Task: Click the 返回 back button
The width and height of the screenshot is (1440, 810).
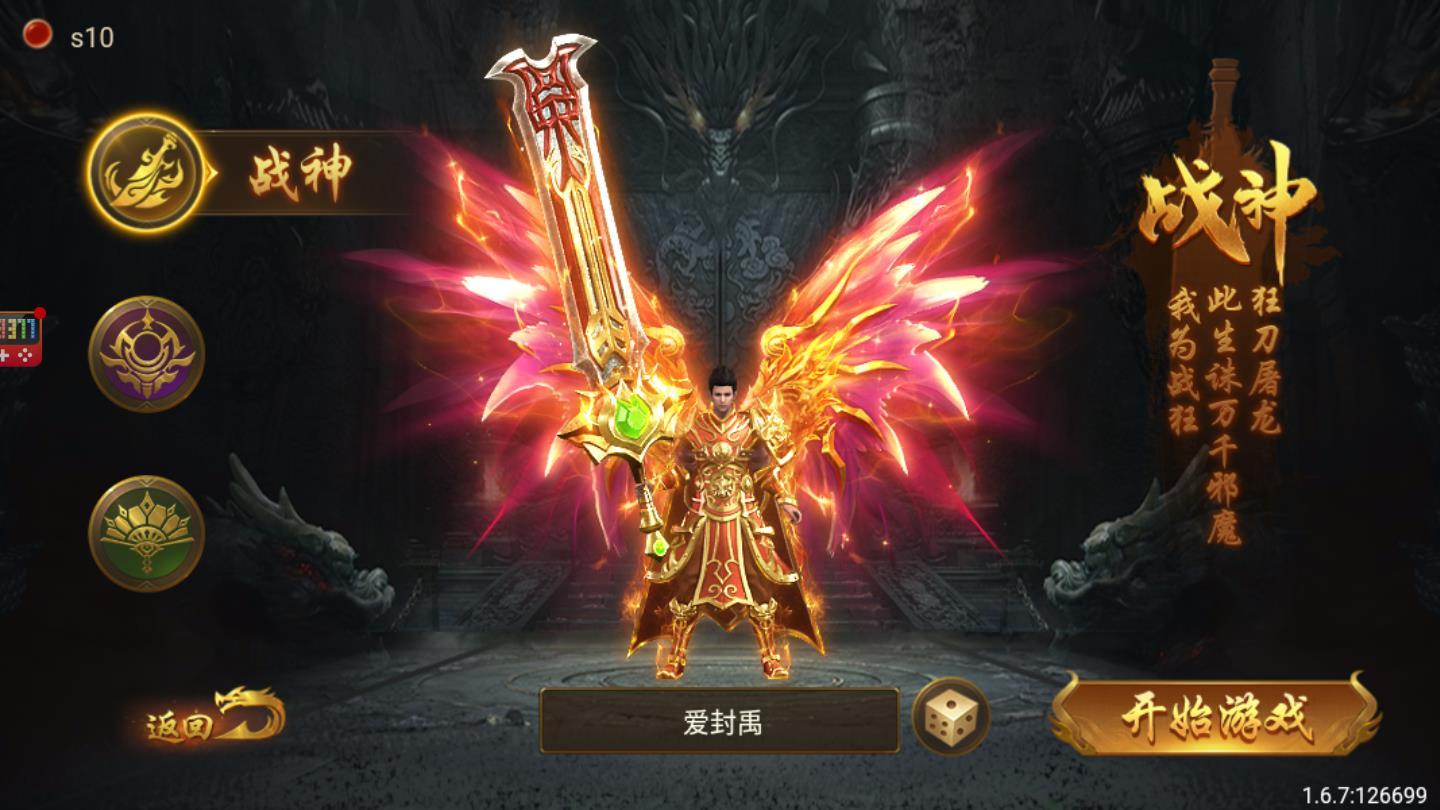Action: pos(178,724)
